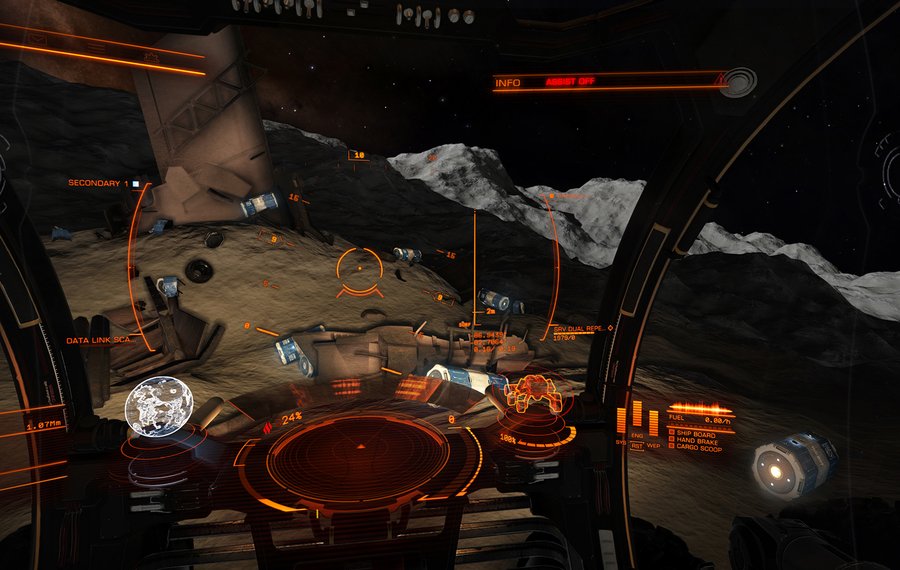Click the WEP power pip column
The height and width of the screenshot is (570, 900).
pyautogui.click(x=653, y=424)
